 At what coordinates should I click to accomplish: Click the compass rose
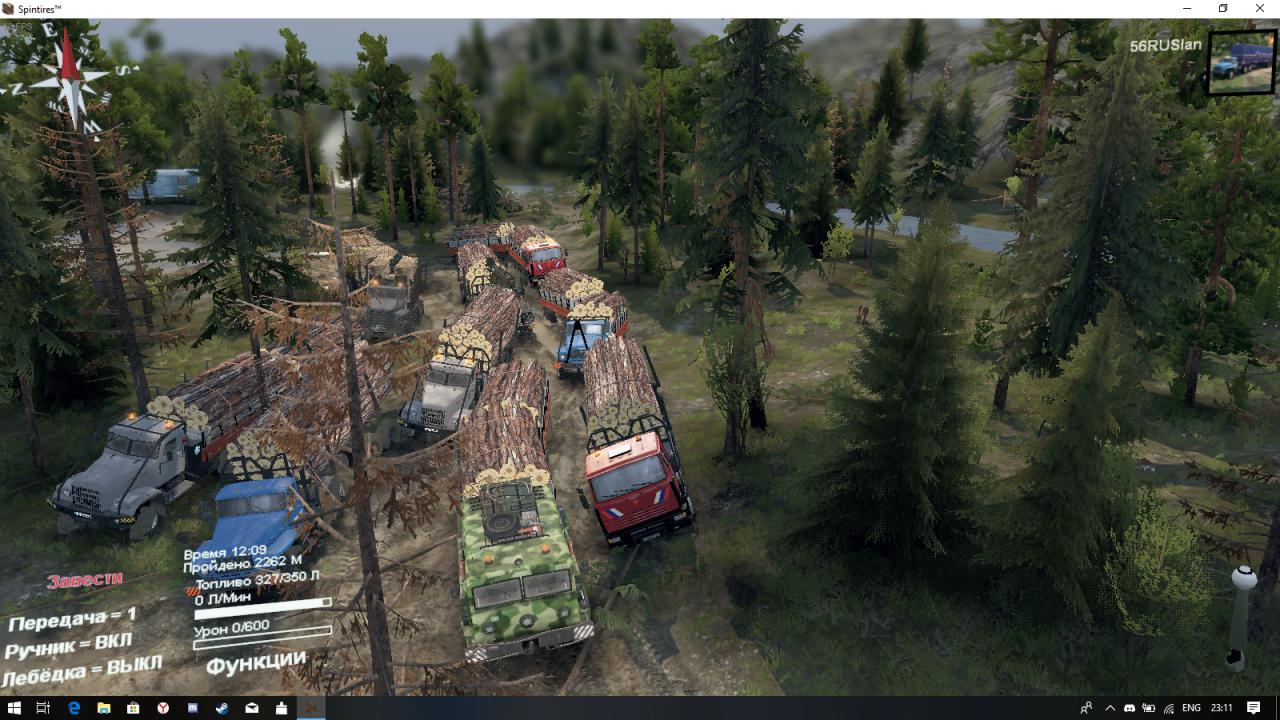coord(69,80)
